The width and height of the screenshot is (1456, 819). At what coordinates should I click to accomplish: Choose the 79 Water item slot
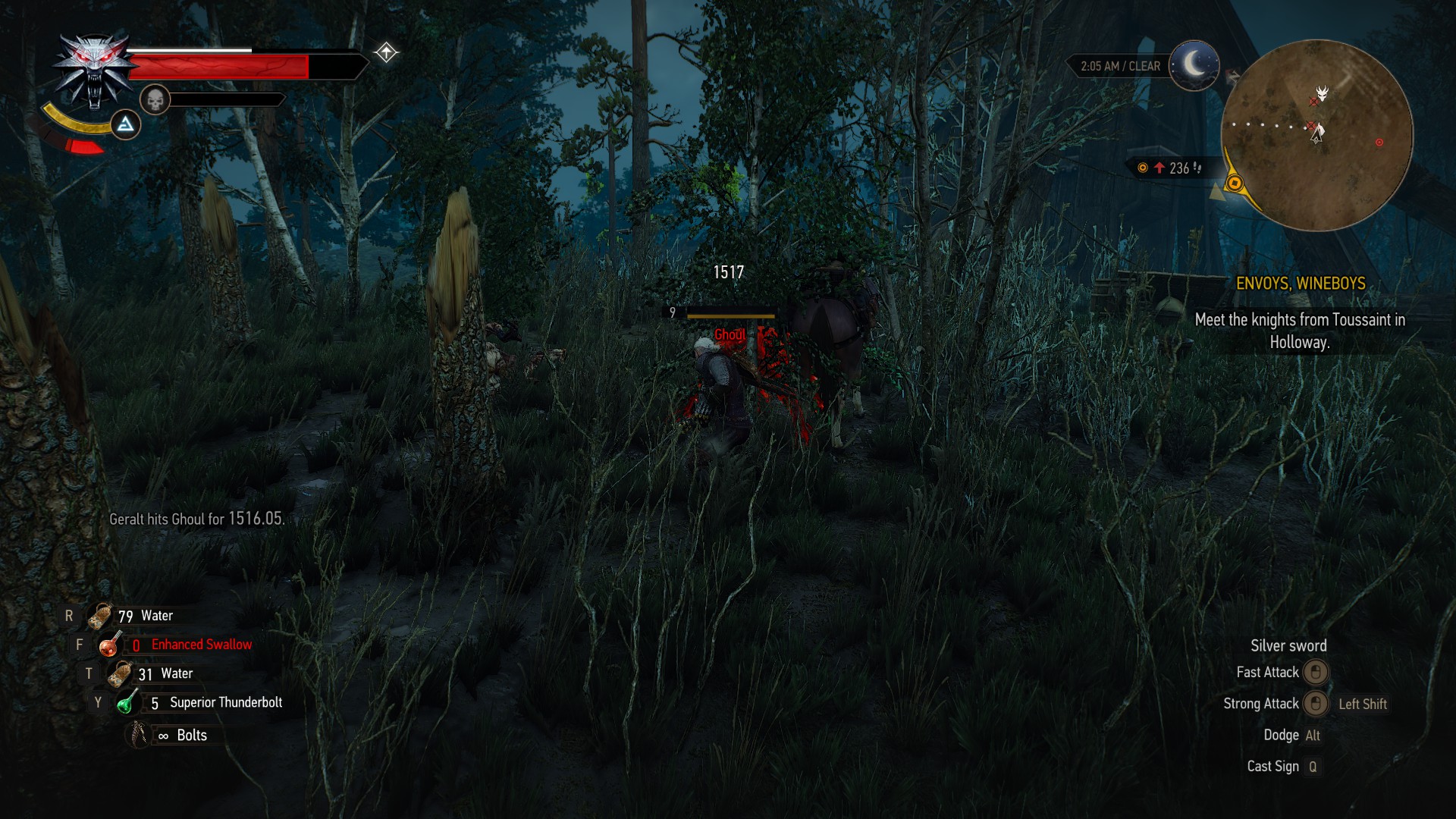[100, 616]
